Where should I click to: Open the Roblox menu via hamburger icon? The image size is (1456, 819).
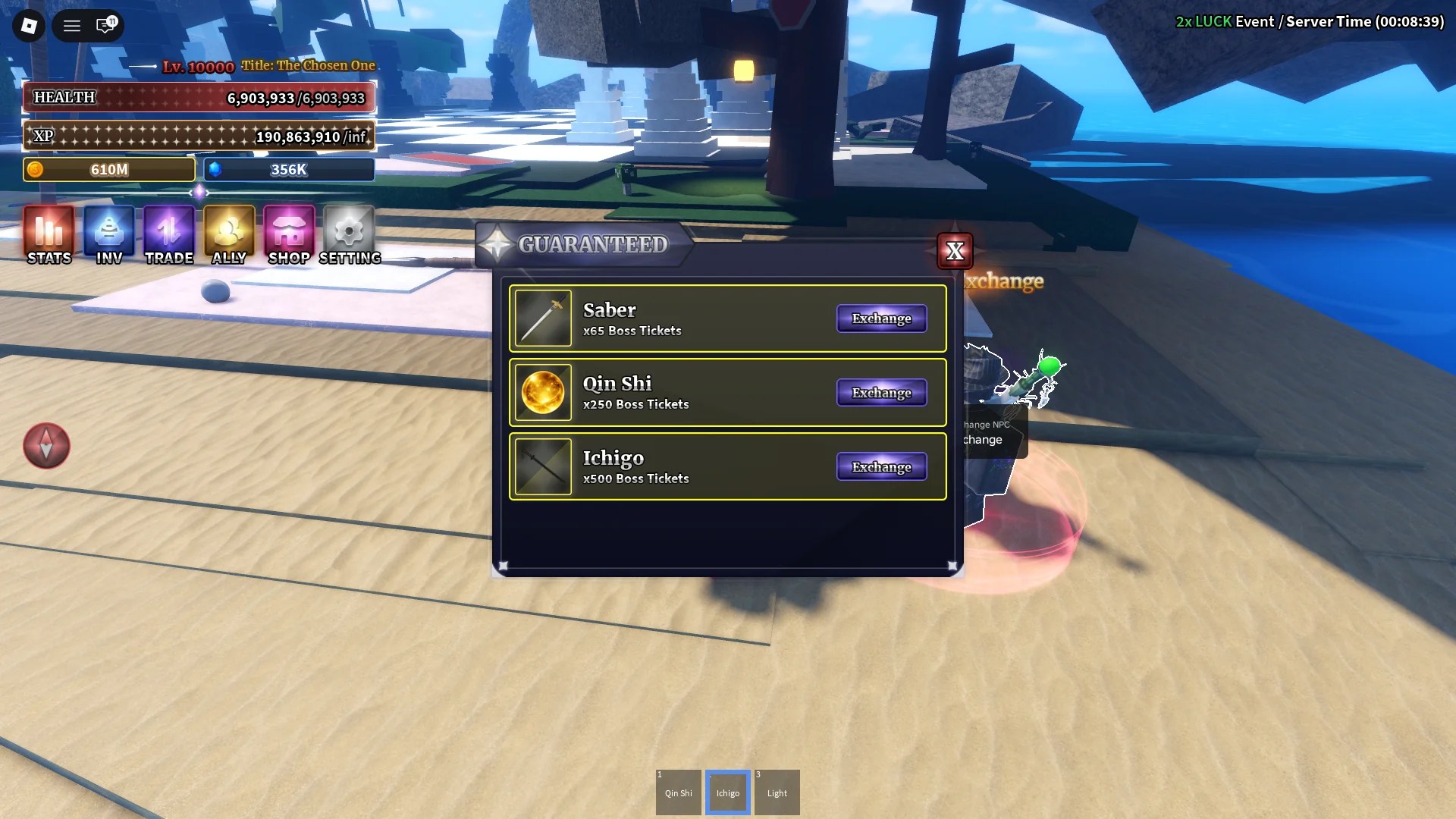pos(71,25)
